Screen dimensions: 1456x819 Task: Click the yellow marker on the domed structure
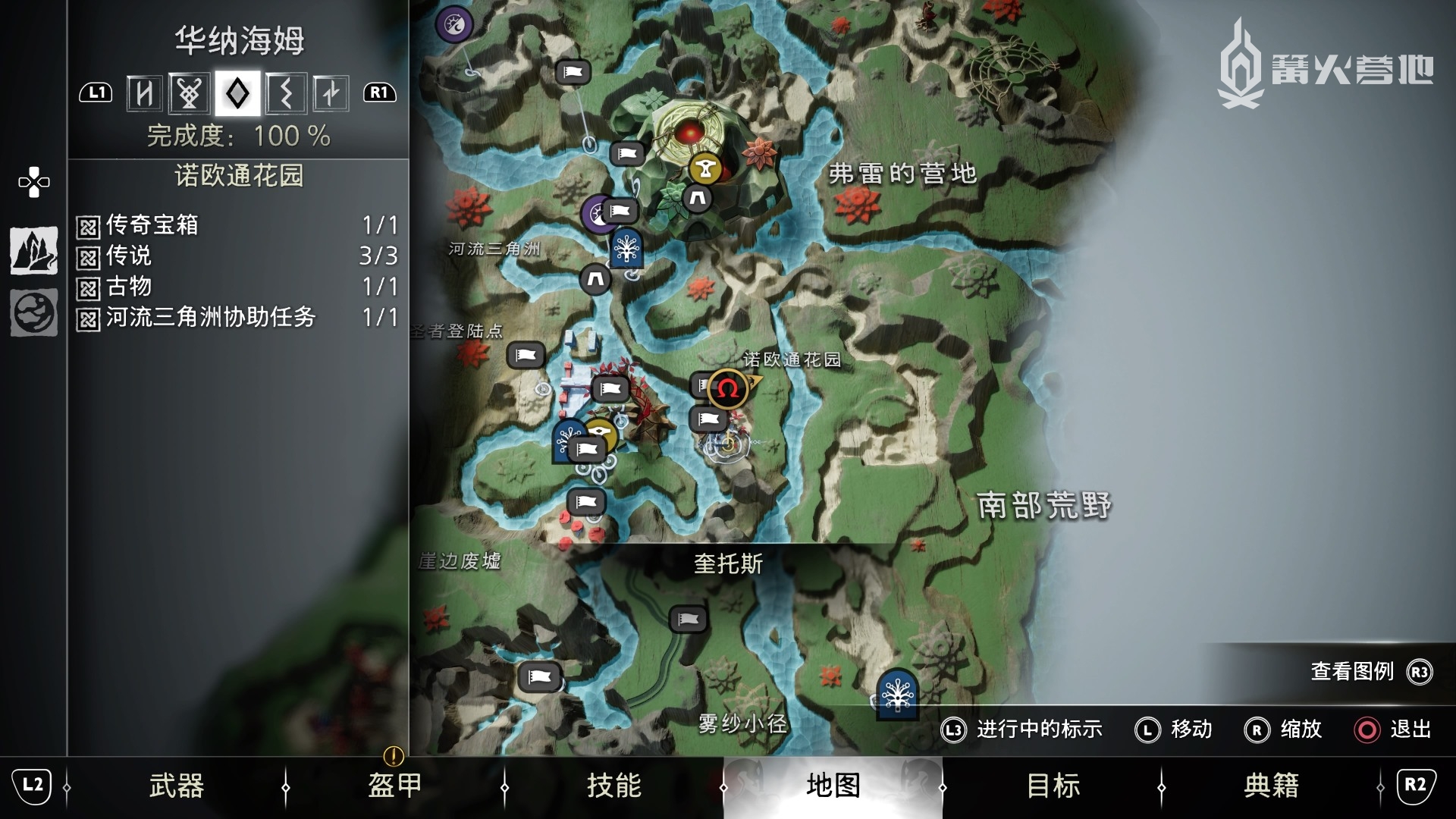coord(706,169)
